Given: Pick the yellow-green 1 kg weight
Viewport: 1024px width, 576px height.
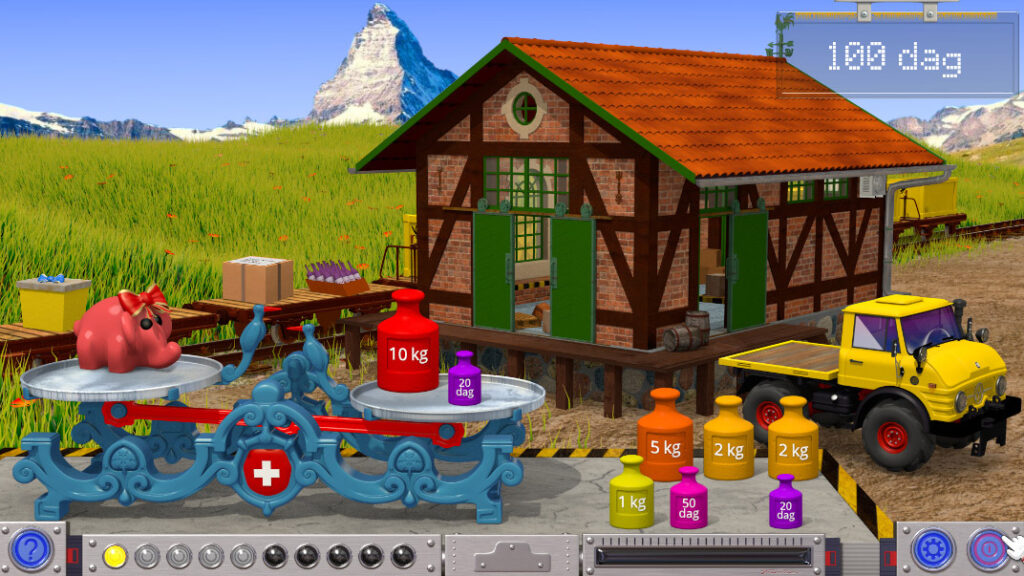Looking at the screenshot, I should [632, 496].
